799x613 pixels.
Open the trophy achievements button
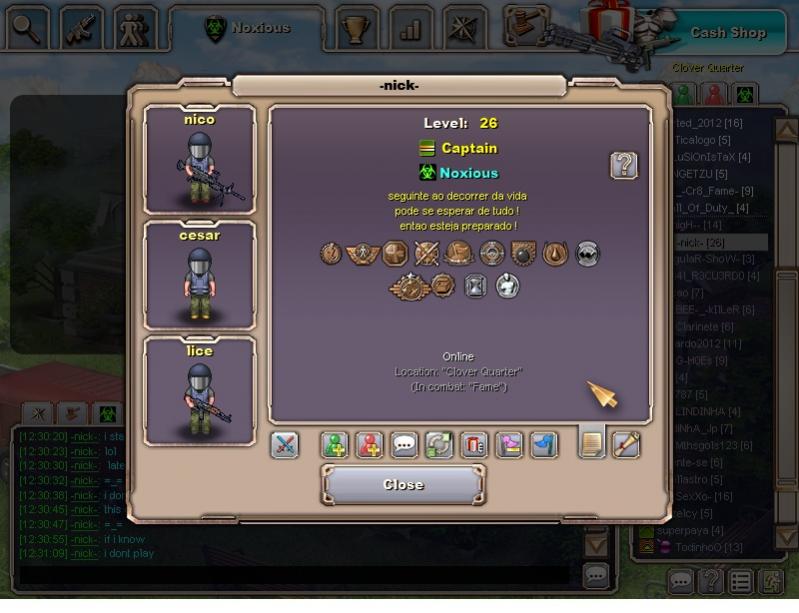355,29
